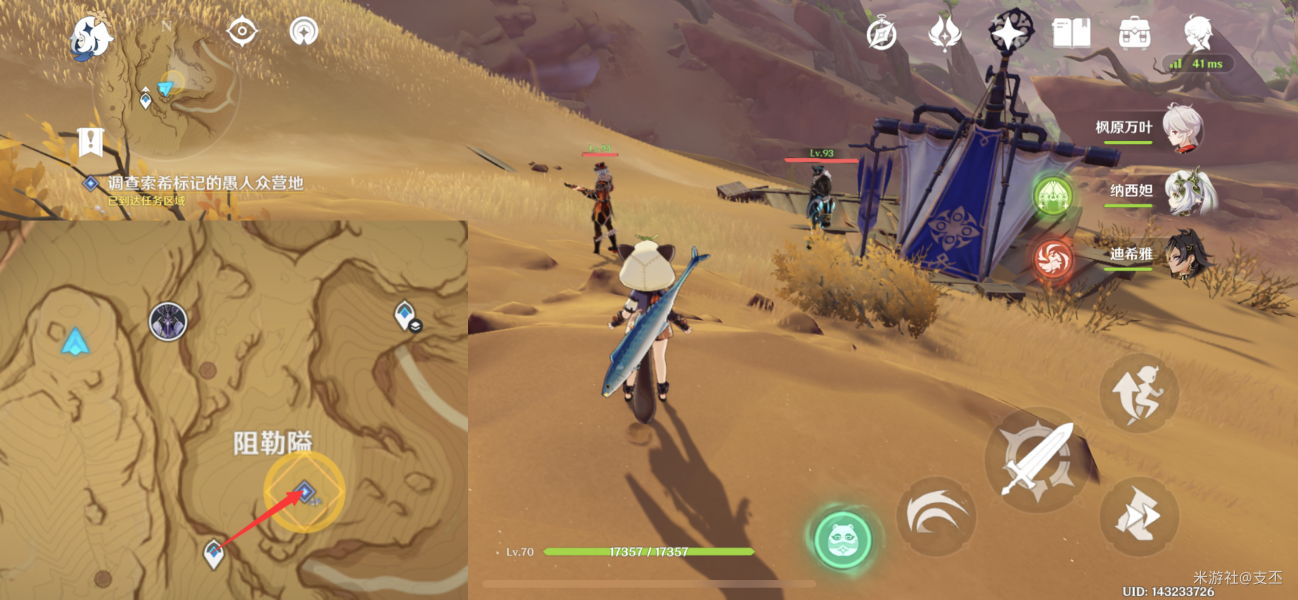Open the character profile silhouette icon

pyautogui.click(x=1197, y=33)
